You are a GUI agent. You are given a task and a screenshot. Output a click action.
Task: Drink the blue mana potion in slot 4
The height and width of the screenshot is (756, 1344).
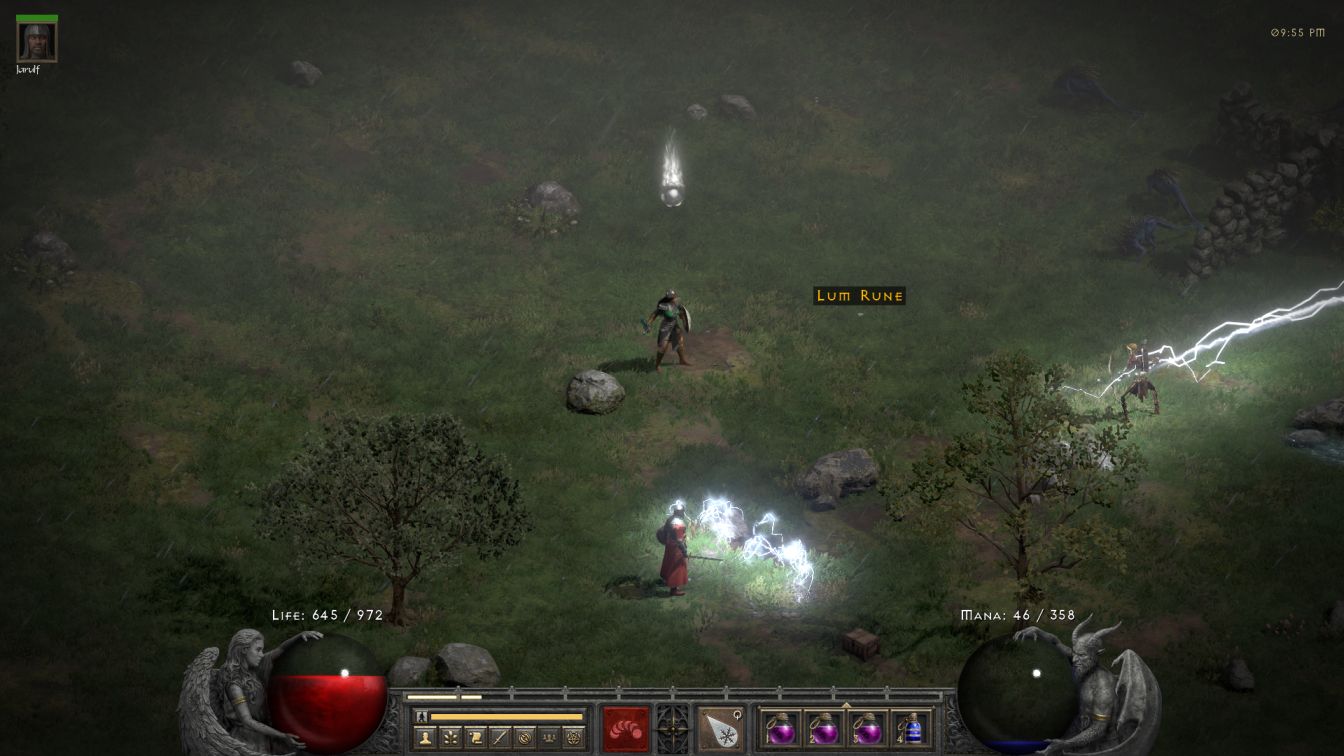[910, 729]
